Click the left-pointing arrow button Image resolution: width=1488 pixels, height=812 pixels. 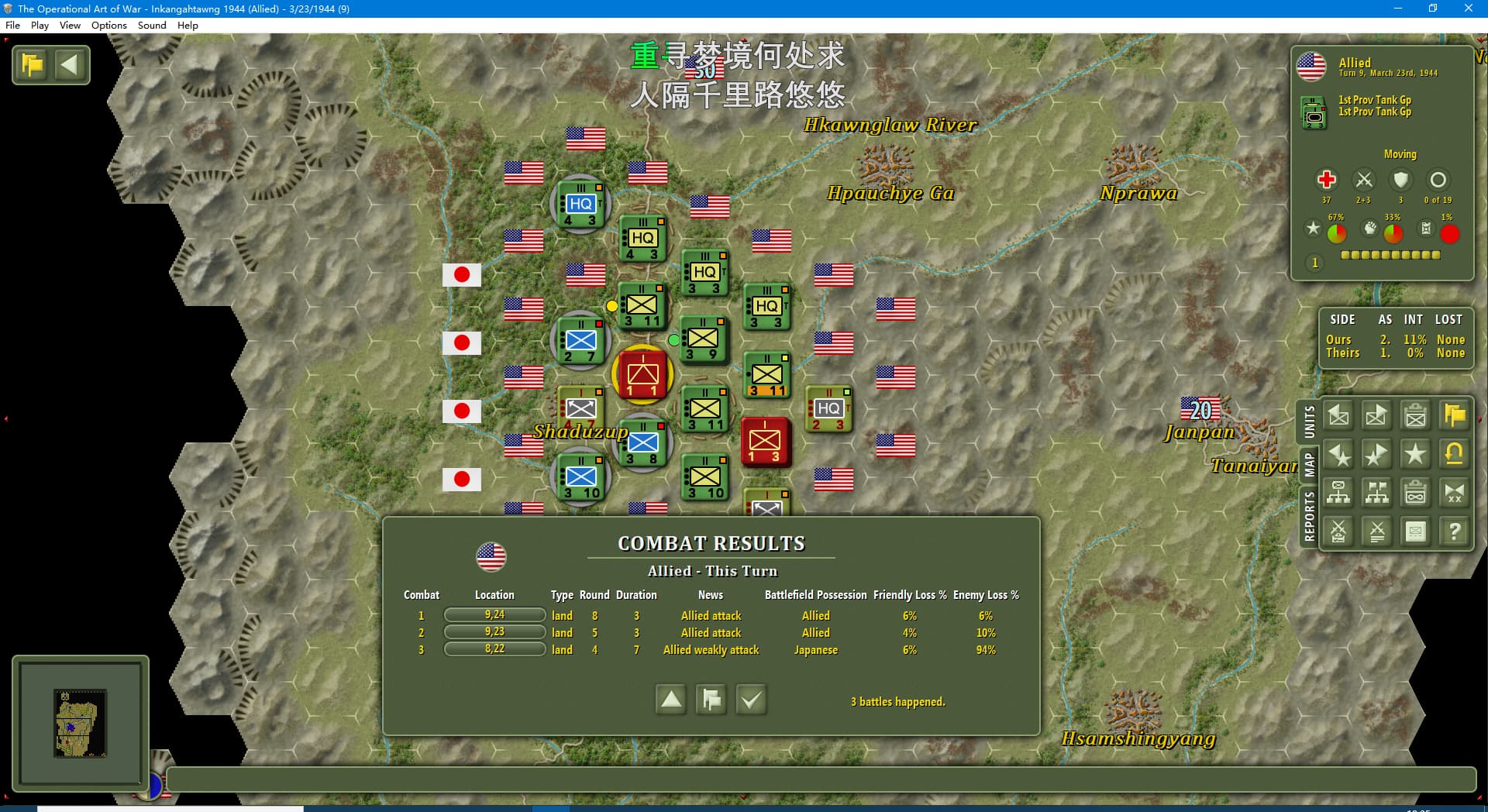tap(70, 64)
